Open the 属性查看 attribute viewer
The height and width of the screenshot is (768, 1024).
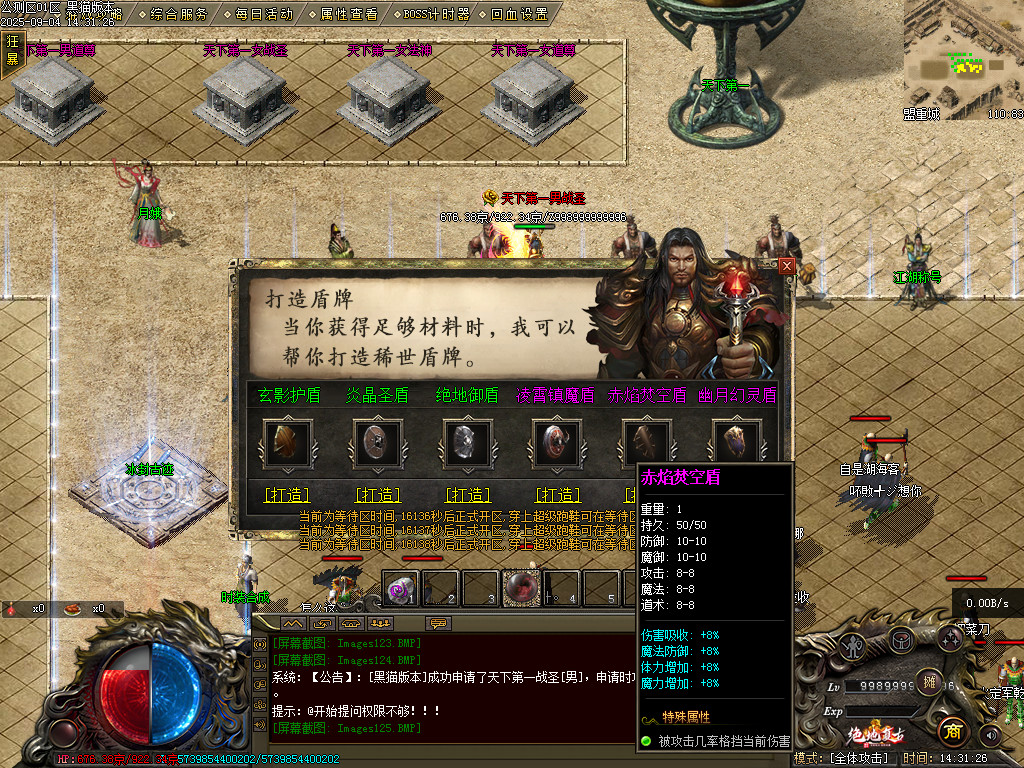[x=349, y=14]
